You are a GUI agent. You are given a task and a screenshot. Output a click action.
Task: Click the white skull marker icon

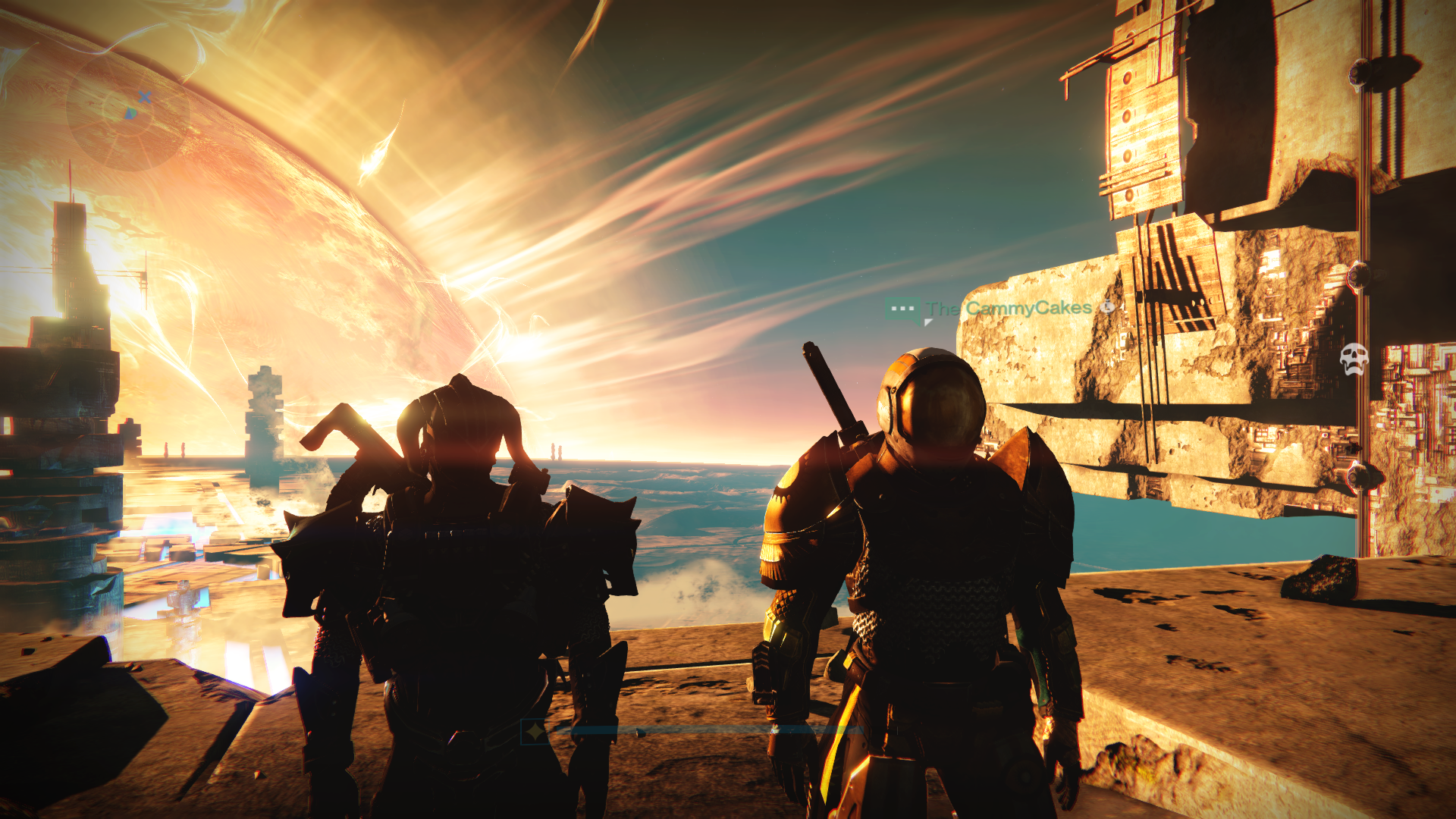coord(1354,358)
